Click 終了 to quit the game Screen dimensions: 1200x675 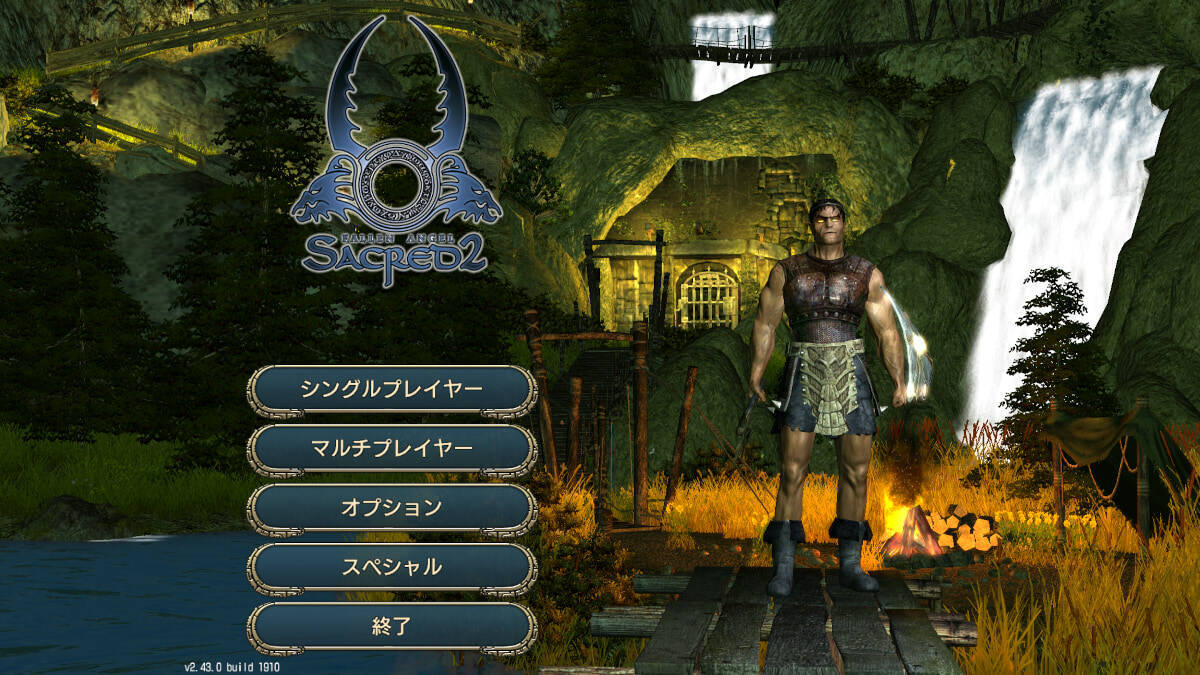pos(392,627)
